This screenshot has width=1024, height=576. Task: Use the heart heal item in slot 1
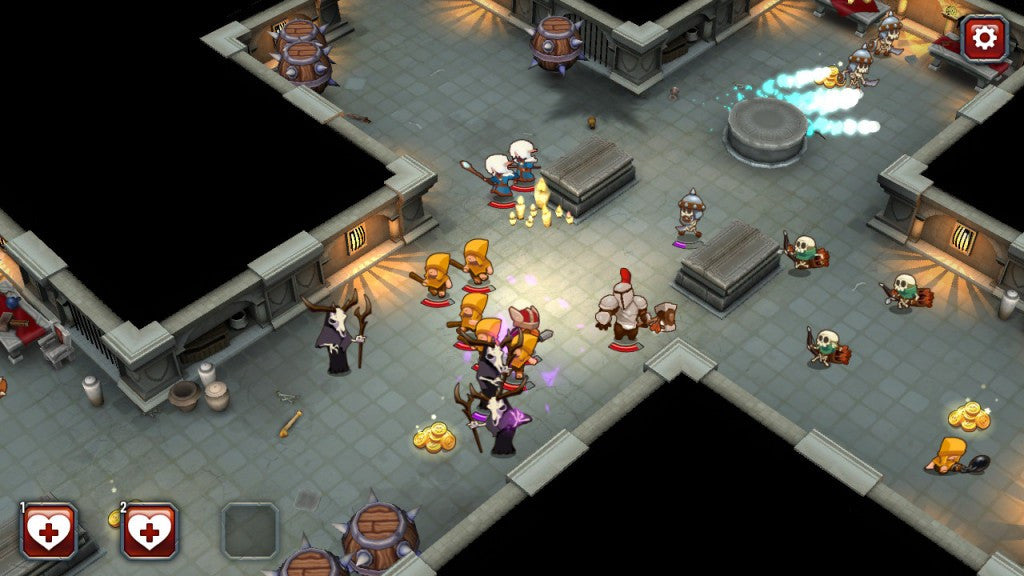point(49,530)
